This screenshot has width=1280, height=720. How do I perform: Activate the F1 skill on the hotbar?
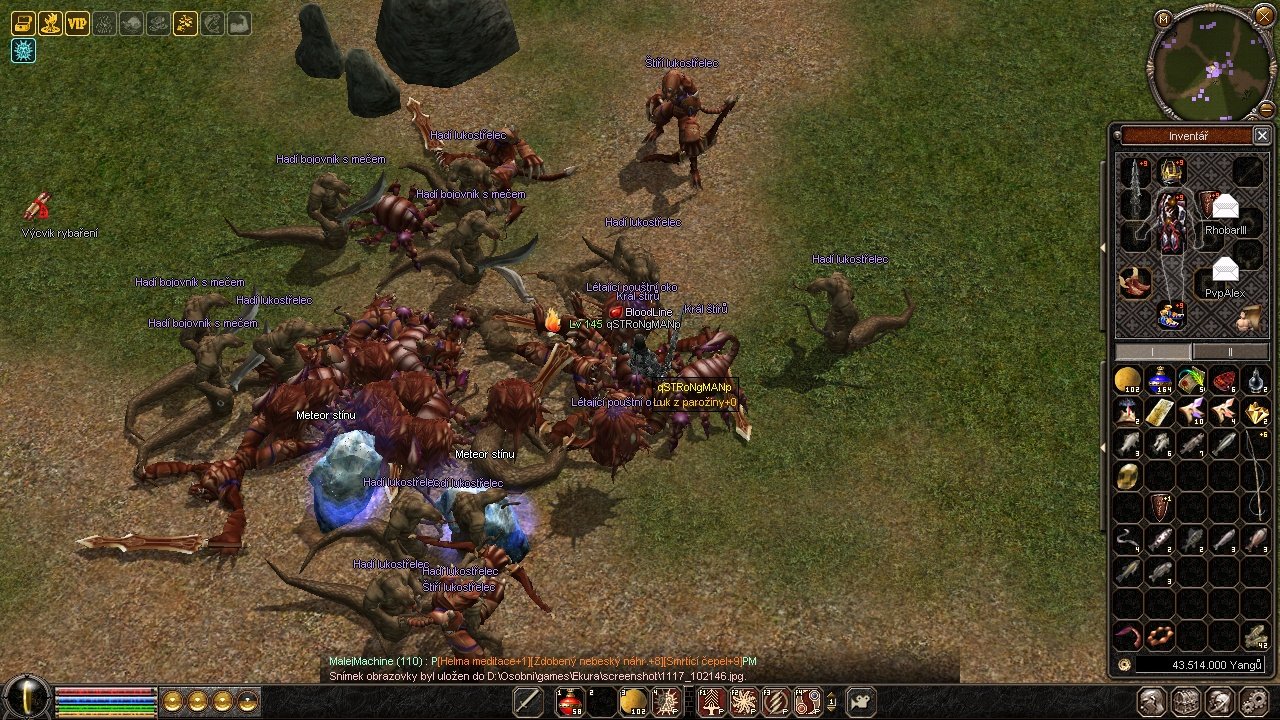[x=712, y=702]
